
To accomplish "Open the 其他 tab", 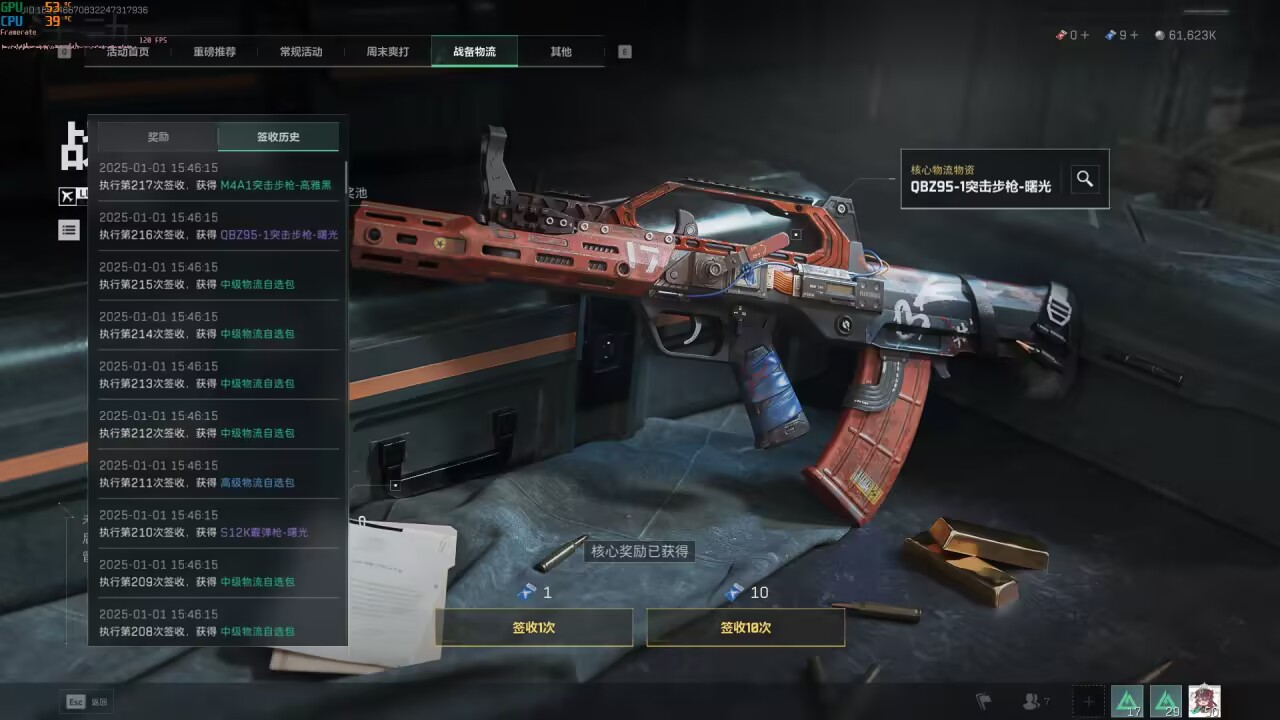I will tap(561, 52).
